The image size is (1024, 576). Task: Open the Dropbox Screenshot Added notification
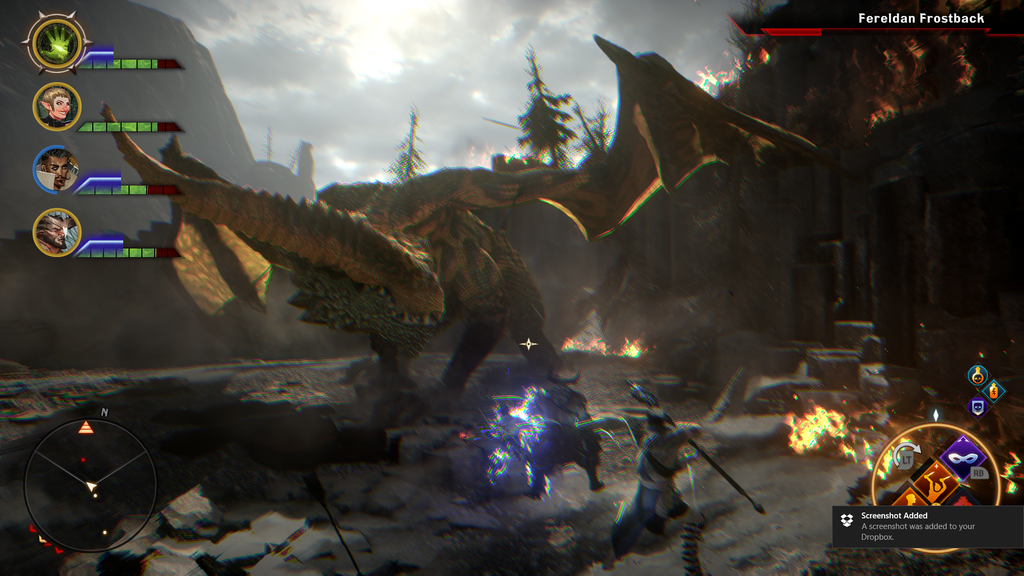(926, 526)
